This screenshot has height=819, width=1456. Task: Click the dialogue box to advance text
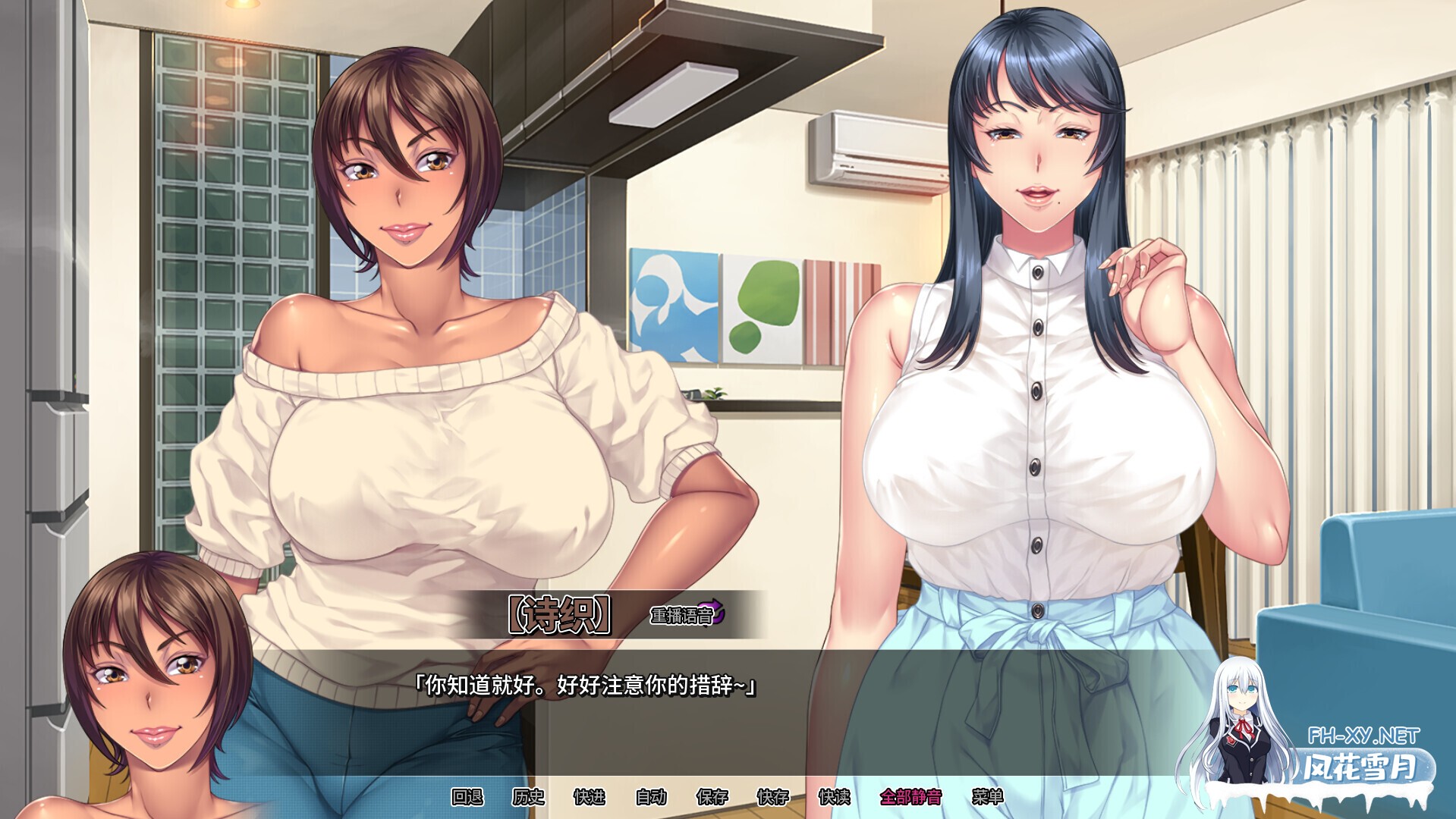tap(584, 690)
